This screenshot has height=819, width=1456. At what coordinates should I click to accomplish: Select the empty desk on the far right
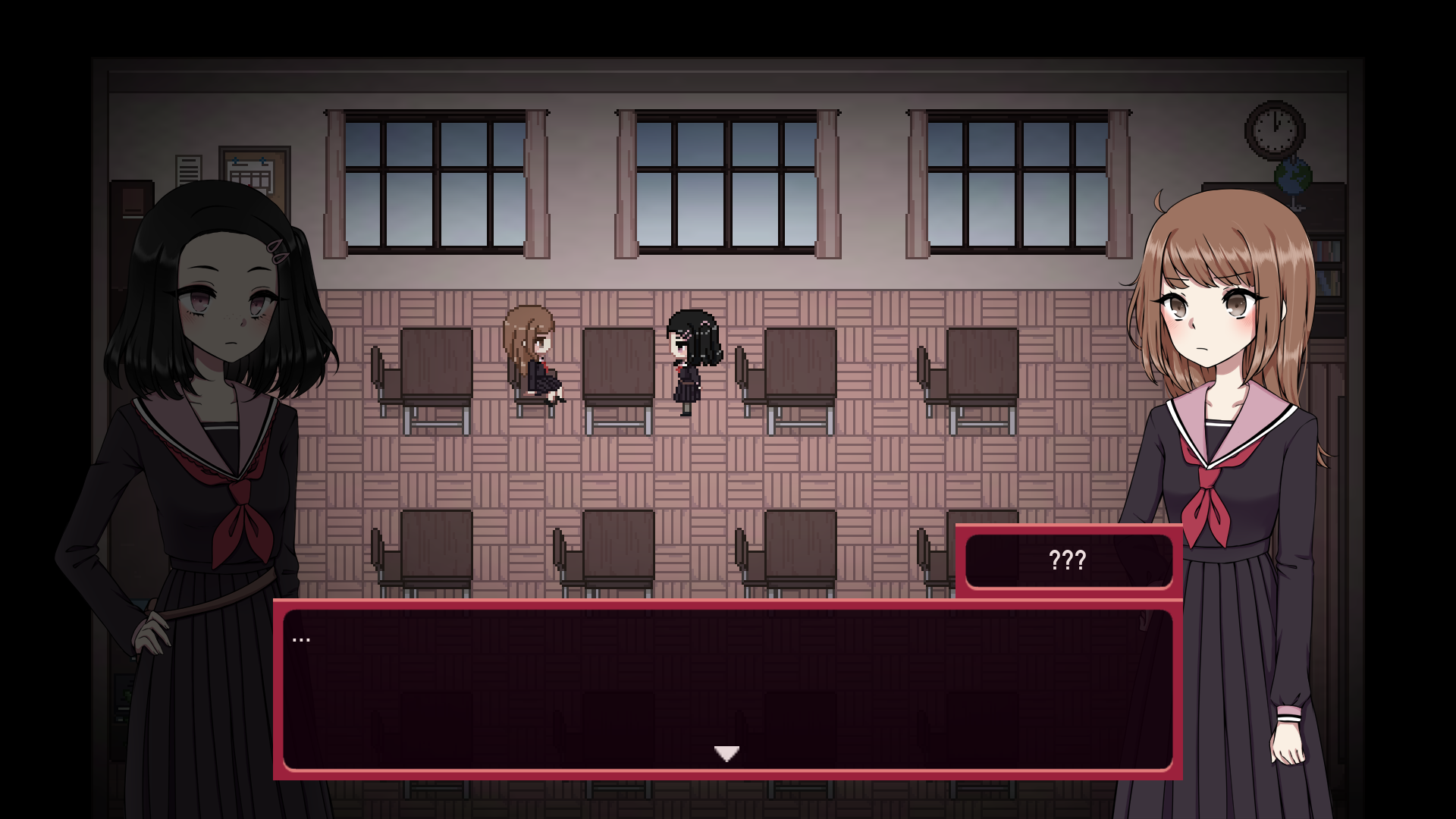982,364
